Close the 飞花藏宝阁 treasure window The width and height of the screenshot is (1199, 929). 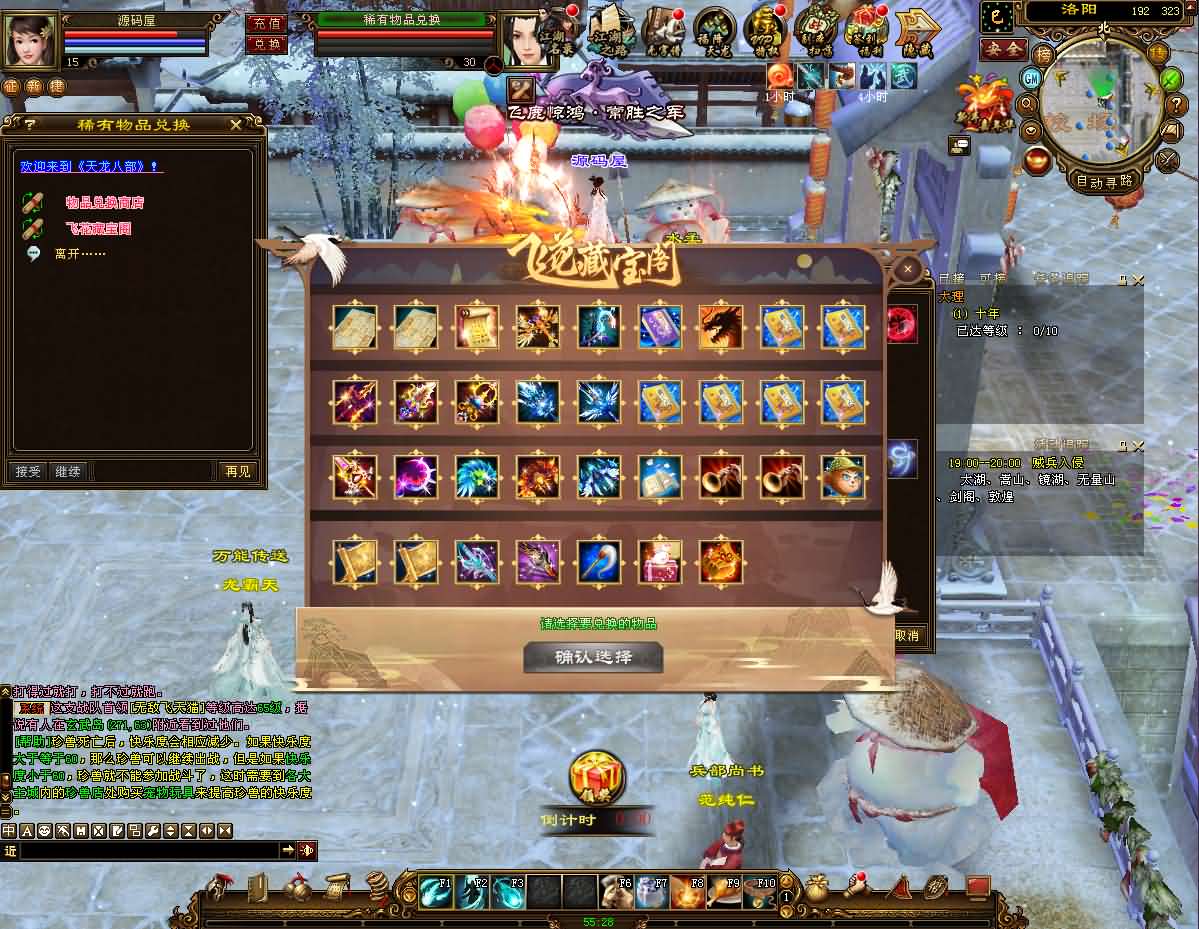coord(907,269)
